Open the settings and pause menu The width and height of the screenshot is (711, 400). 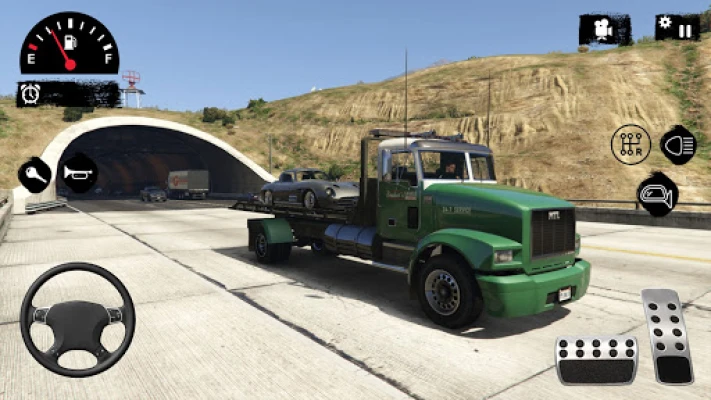tap(677, 28)
